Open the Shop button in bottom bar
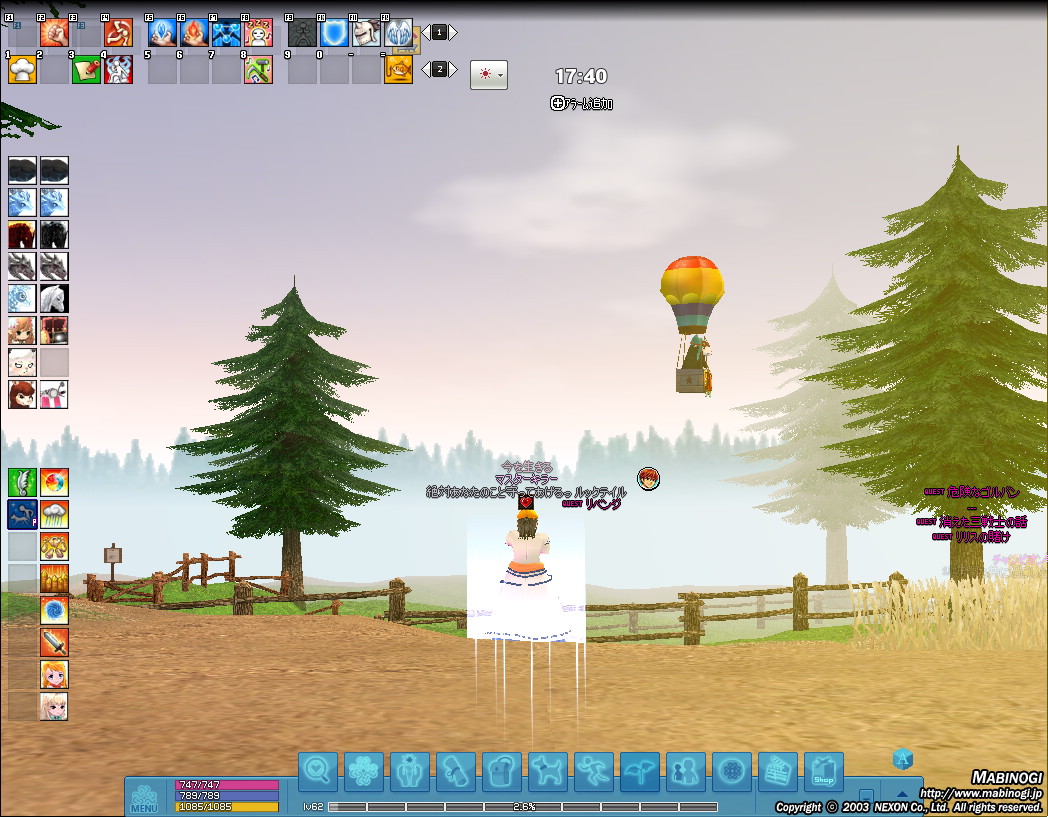This screenshot has width=1048, height=817. (x=823, y=771)
